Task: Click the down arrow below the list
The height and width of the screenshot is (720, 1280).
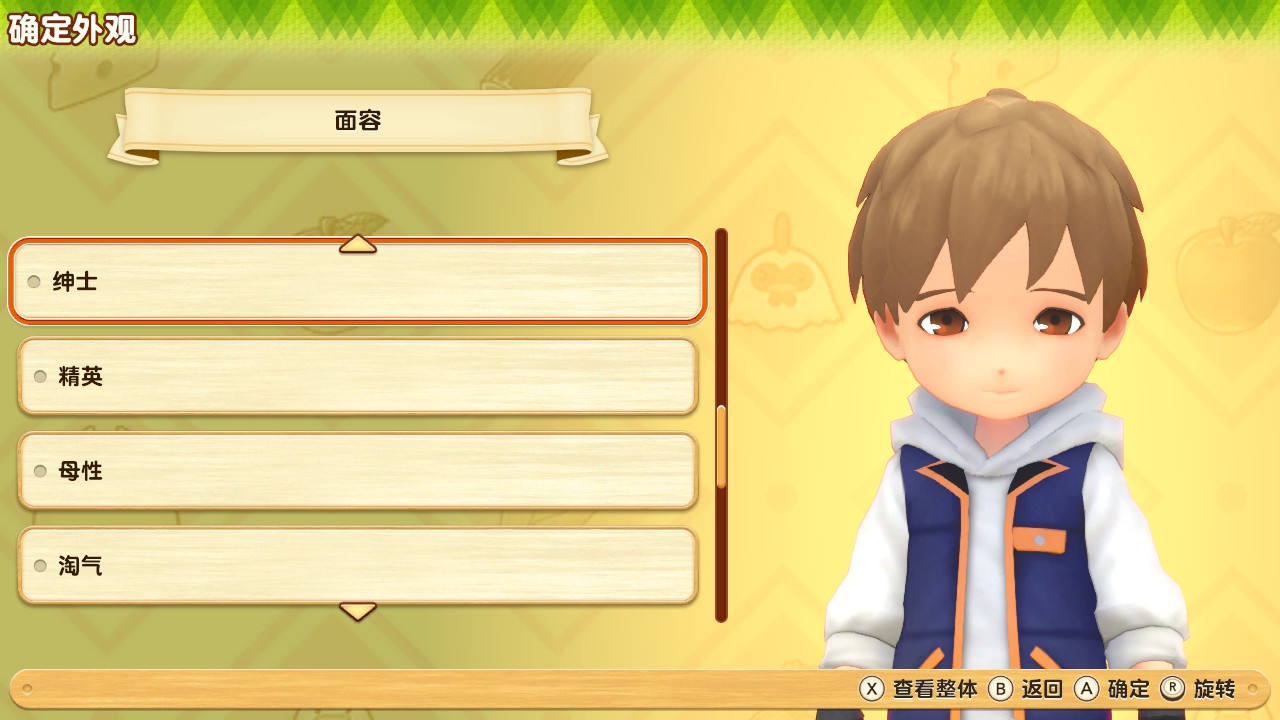Action: coord(357,610)
